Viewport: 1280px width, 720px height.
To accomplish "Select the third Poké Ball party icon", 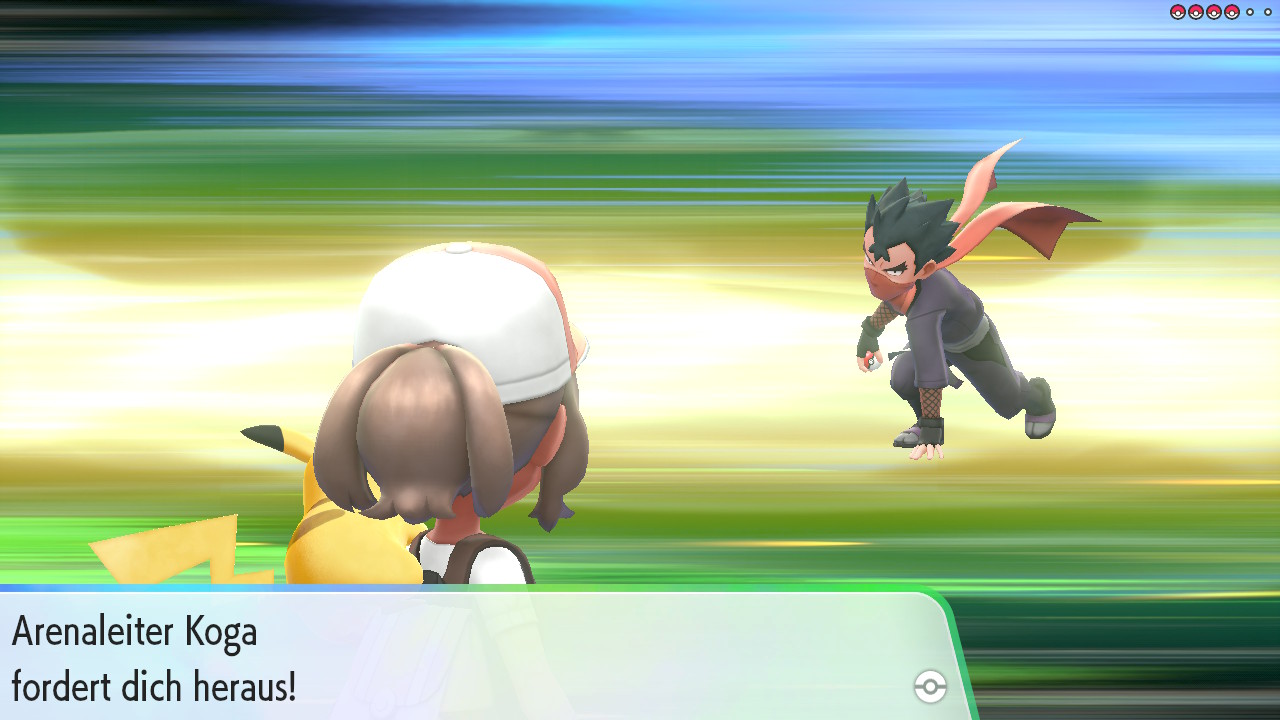I will click(1213, 12).
